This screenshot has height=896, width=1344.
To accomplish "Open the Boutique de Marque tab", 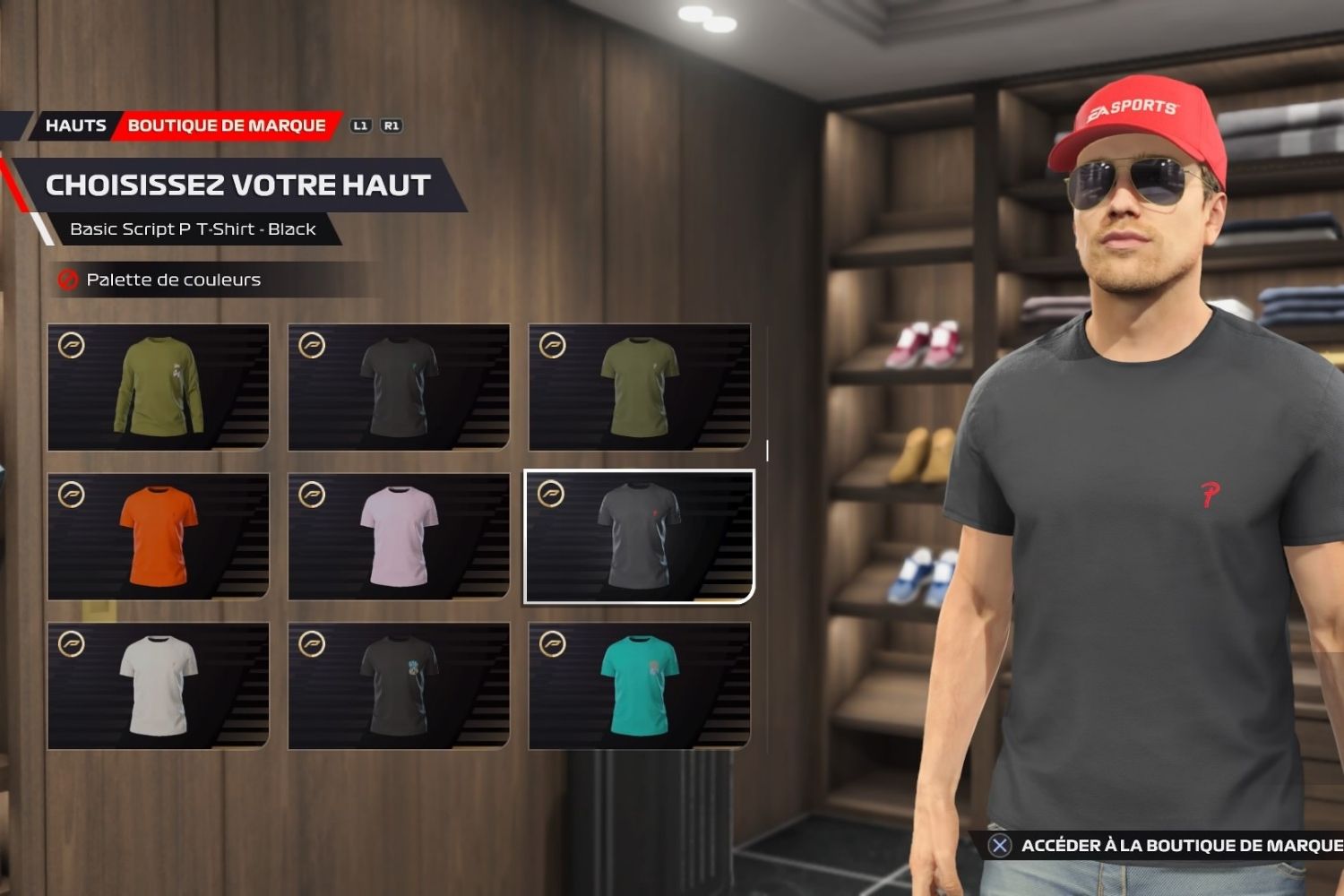I will tap(227, 125).
